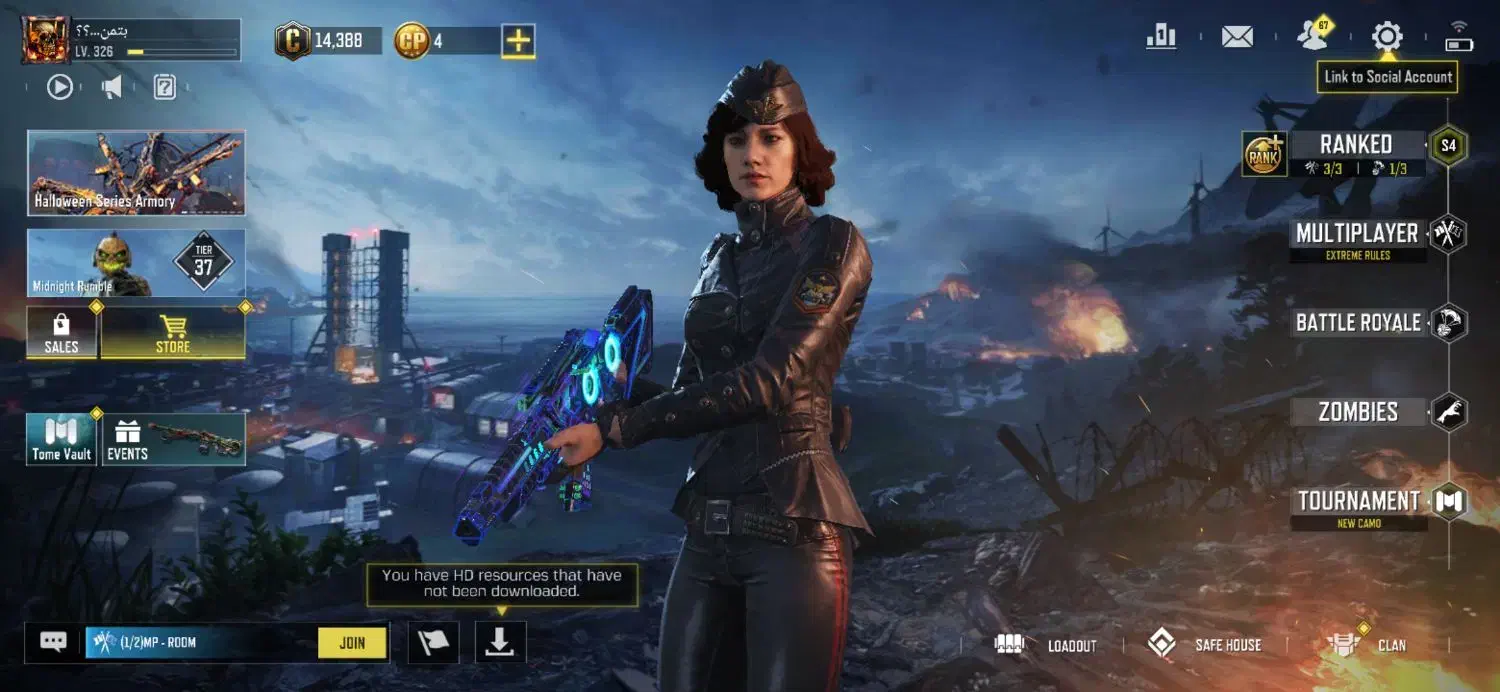The width and height of the screenshot is (1500, 692).
Task: Open the Tournament mode
Action: (x=1358, y=501)
